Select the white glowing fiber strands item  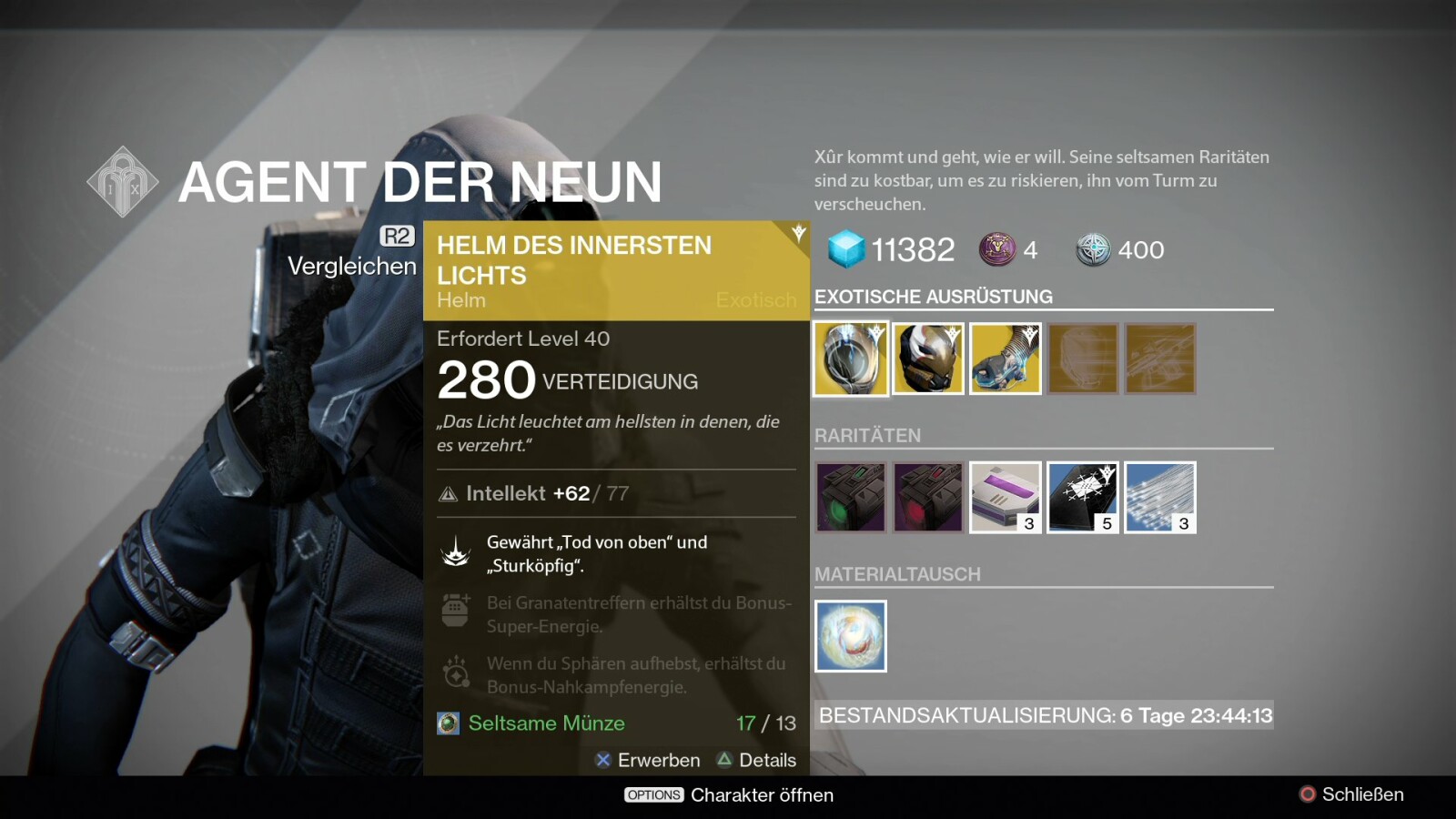(1160, 497)
